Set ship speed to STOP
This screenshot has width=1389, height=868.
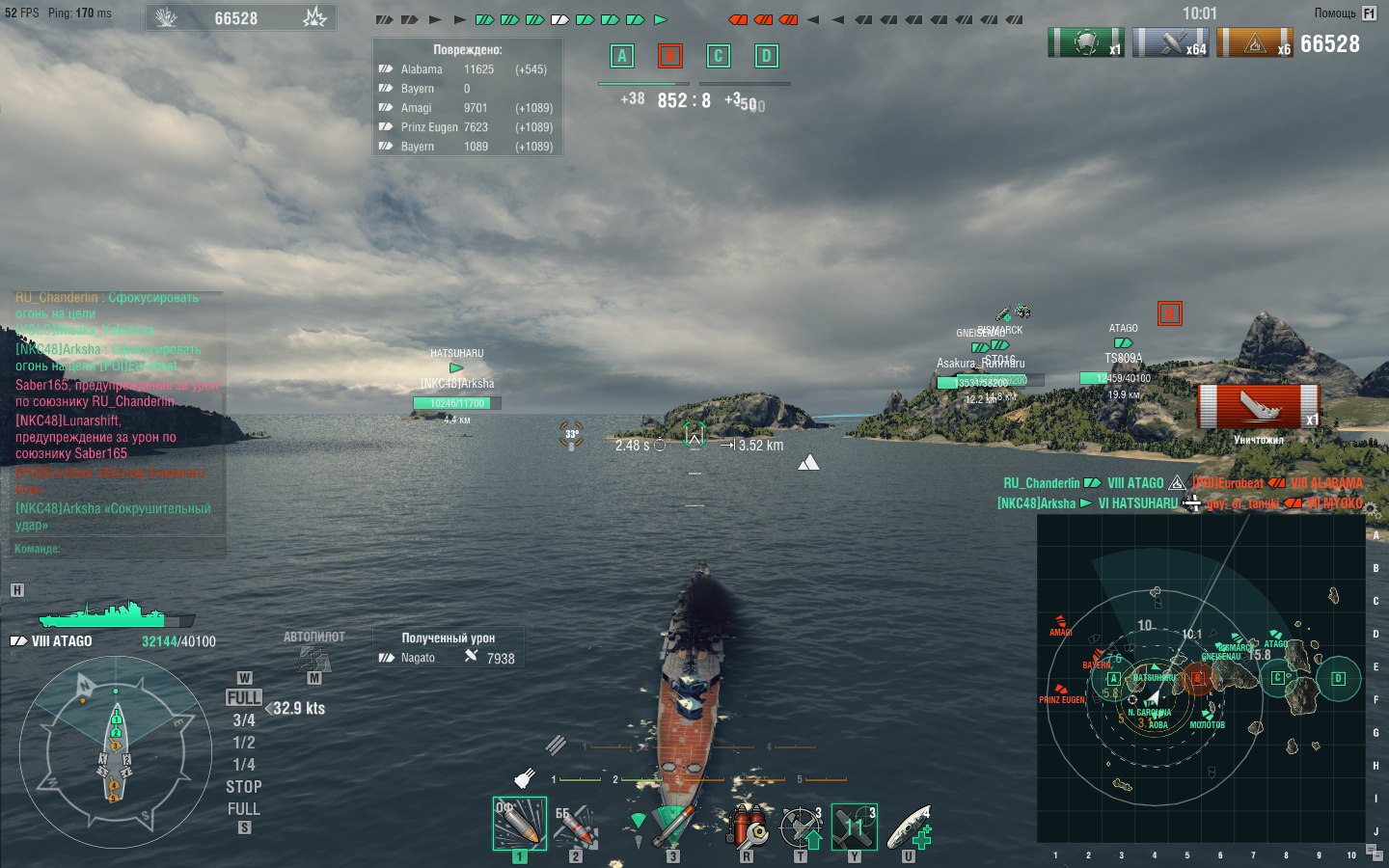click(242, 786)
